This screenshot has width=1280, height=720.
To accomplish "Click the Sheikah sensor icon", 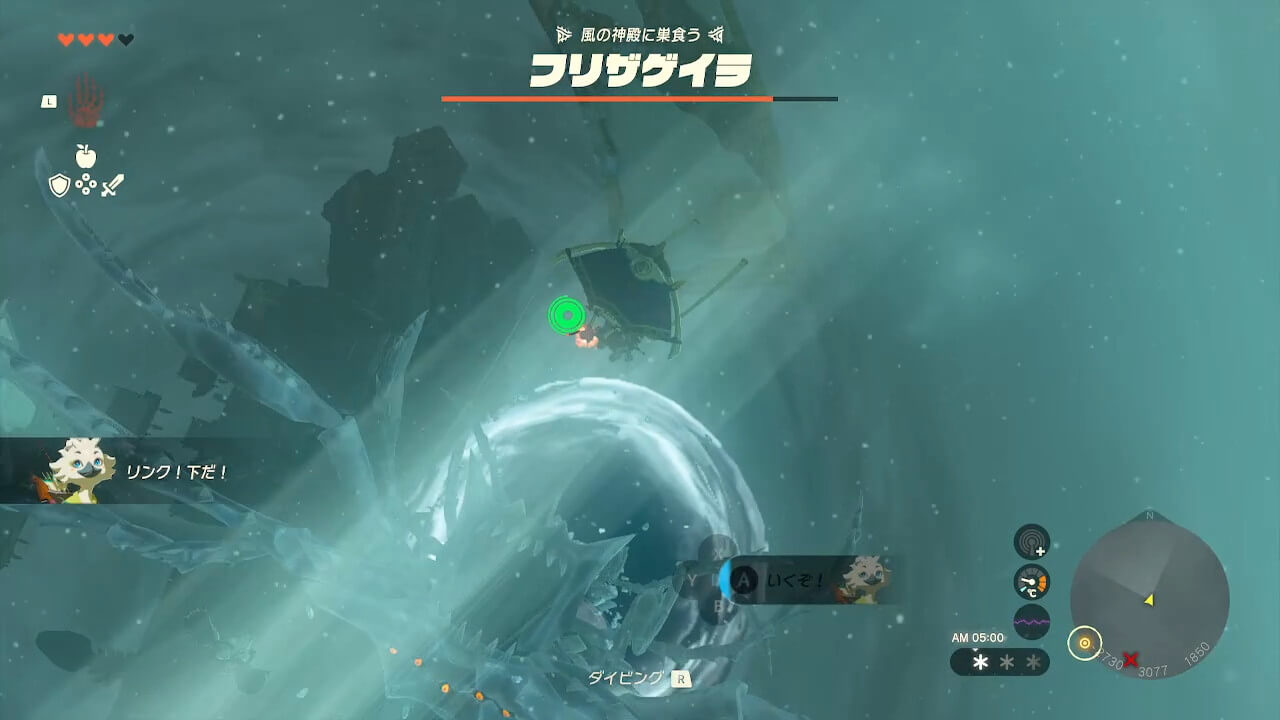I will pos(1031,542).
